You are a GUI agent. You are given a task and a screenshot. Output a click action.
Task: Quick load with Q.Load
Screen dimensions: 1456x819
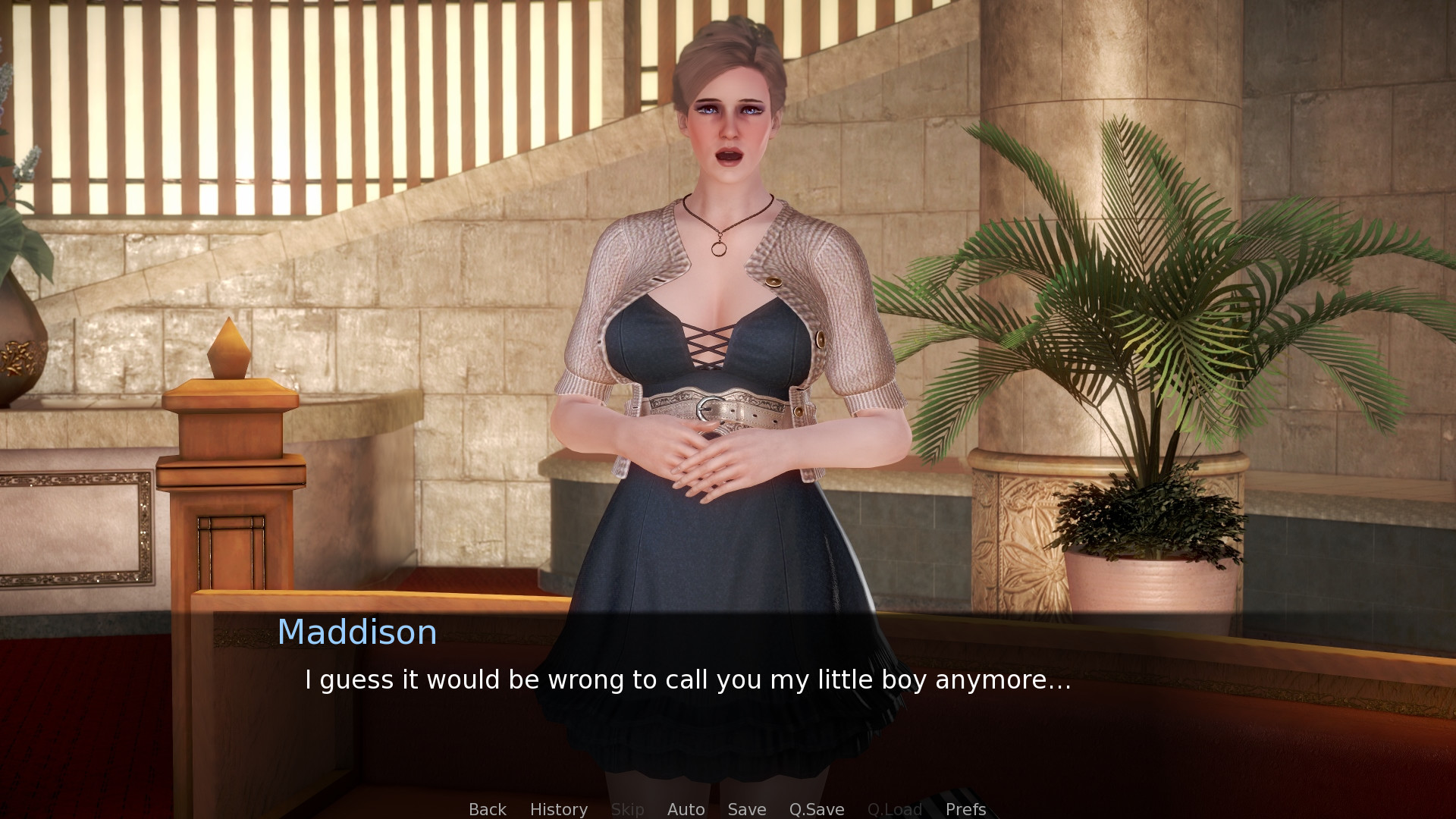pyautogui.click(x=894, y=809)
